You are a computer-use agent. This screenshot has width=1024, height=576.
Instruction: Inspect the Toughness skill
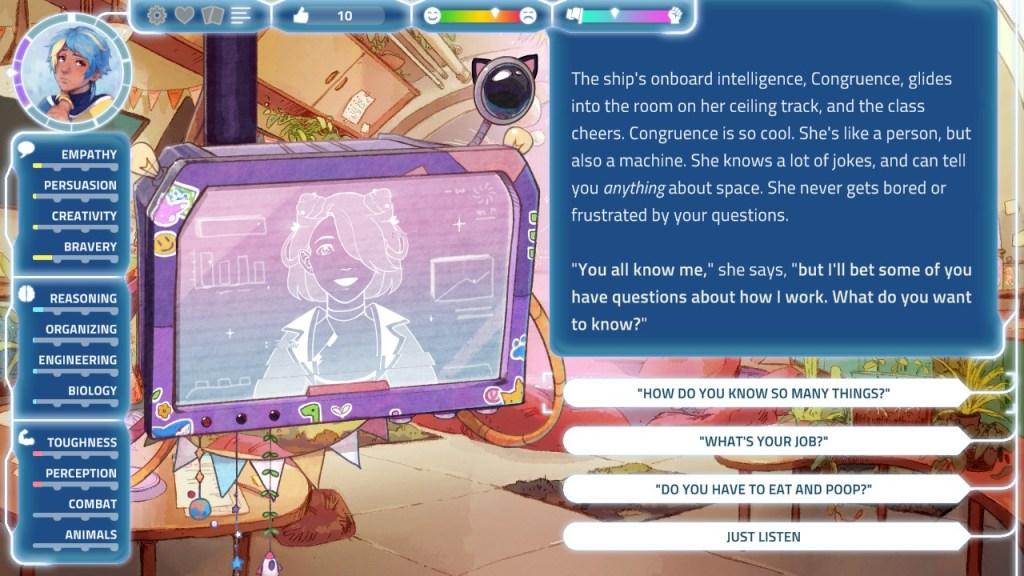click(x=82, y=443)
